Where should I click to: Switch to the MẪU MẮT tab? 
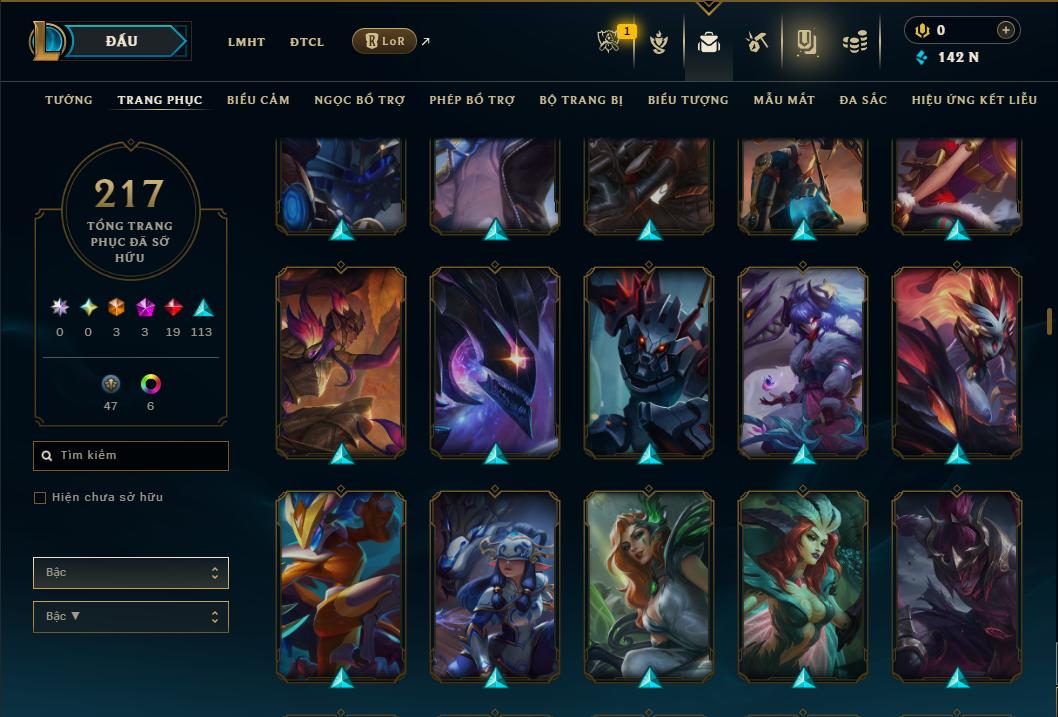784,100
